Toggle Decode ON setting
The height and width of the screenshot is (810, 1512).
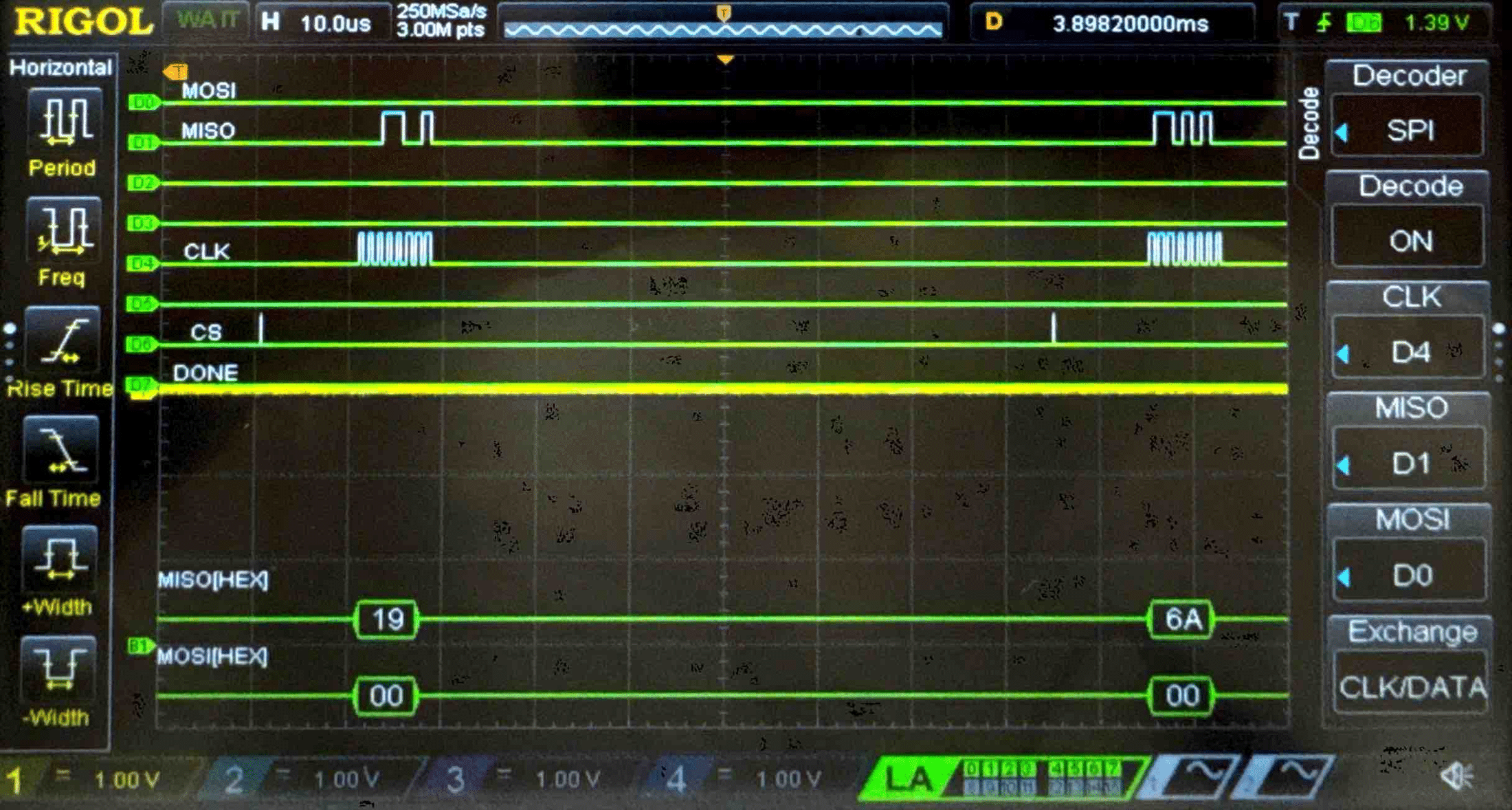pos(1409,241)
